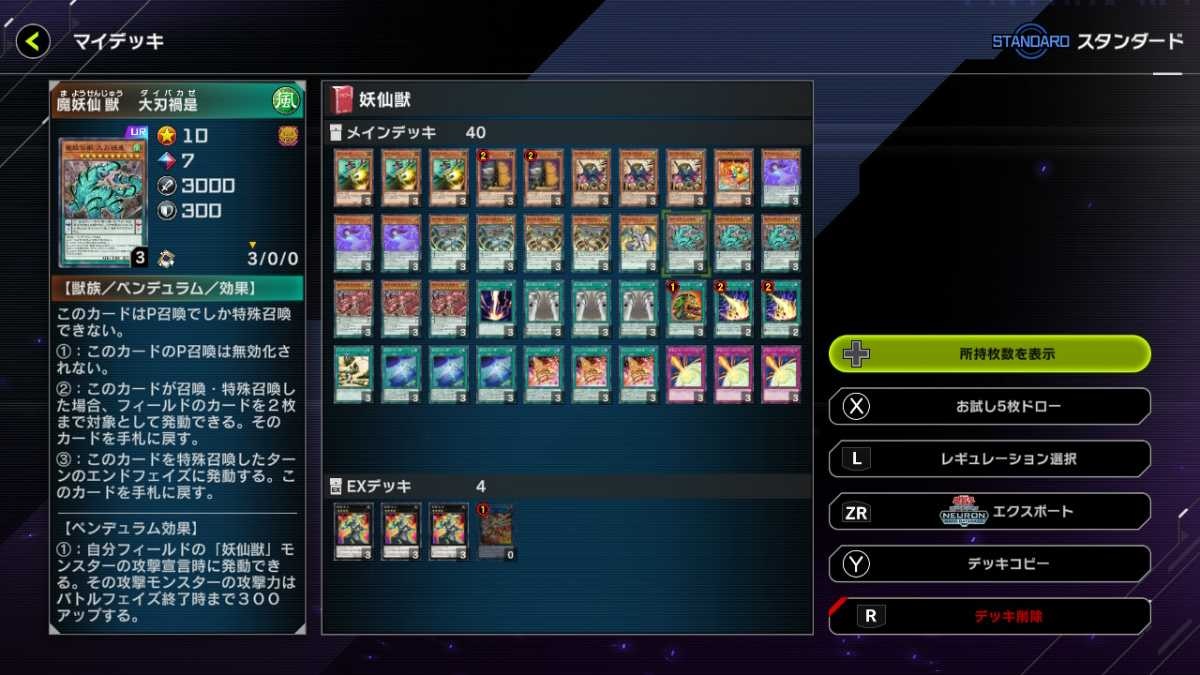Select the last pink trap card in main deck
Viewport: 1200px width, 675px height.
(x=781, y=374)
